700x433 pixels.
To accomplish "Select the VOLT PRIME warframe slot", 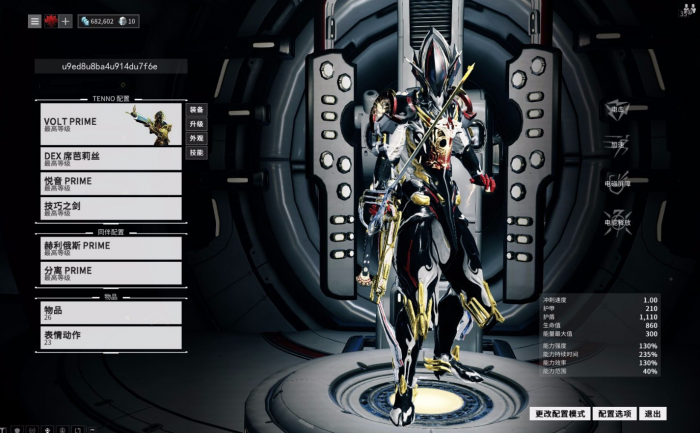I will pos(110,124).
